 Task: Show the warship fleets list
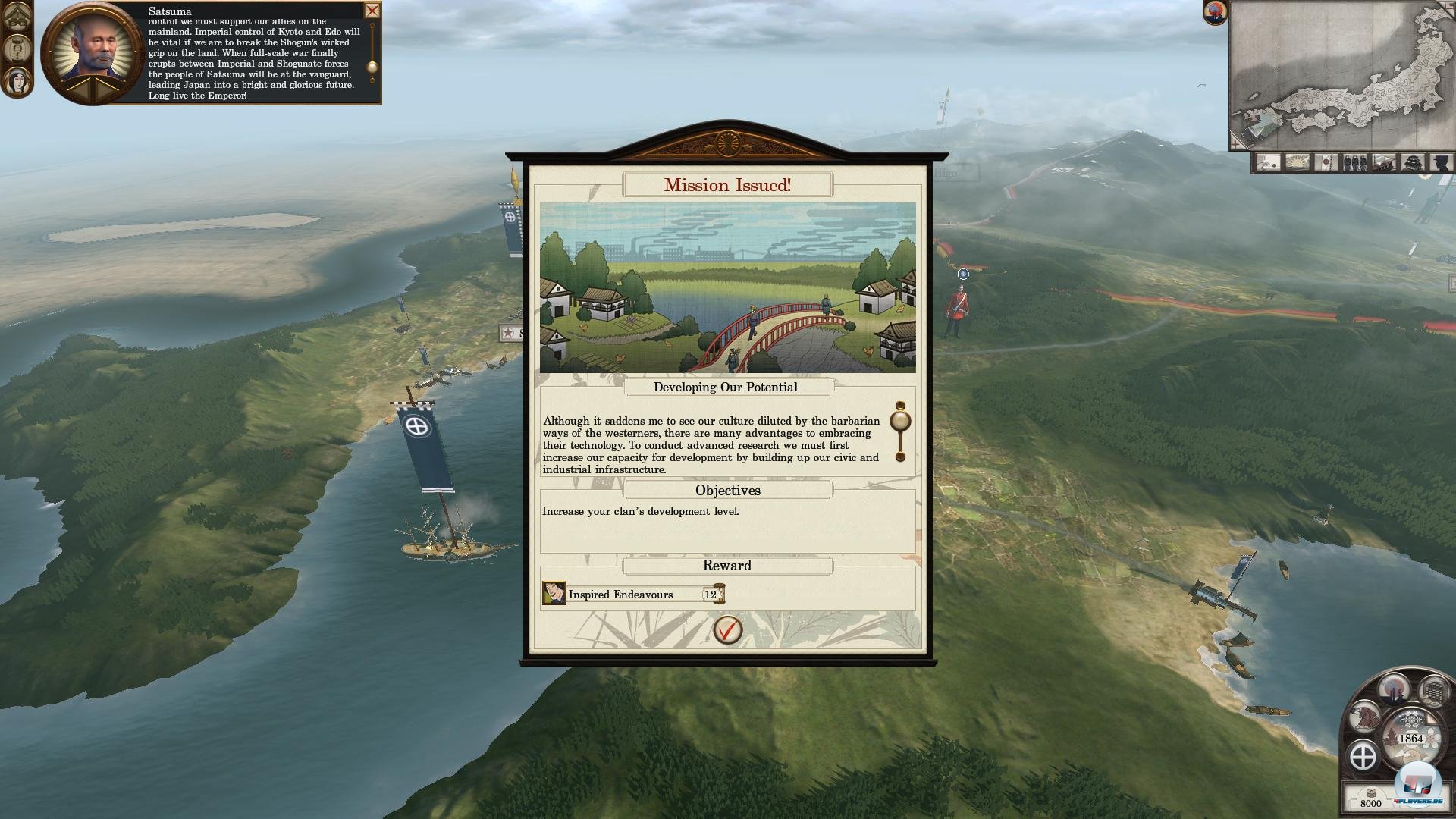click(x=1384, y=162)
